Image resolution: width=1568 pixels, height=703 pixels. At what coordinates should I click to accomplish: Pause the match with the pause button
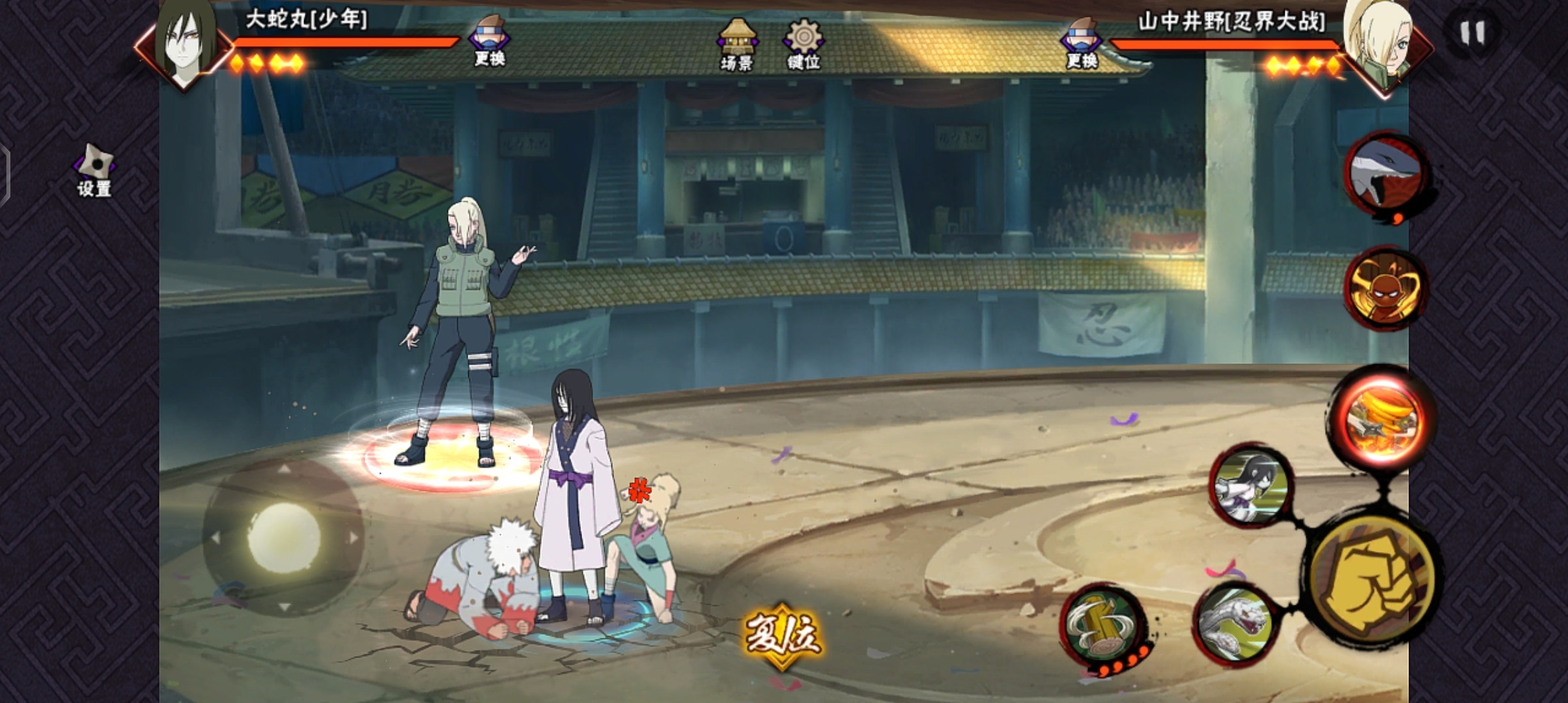1472,33
